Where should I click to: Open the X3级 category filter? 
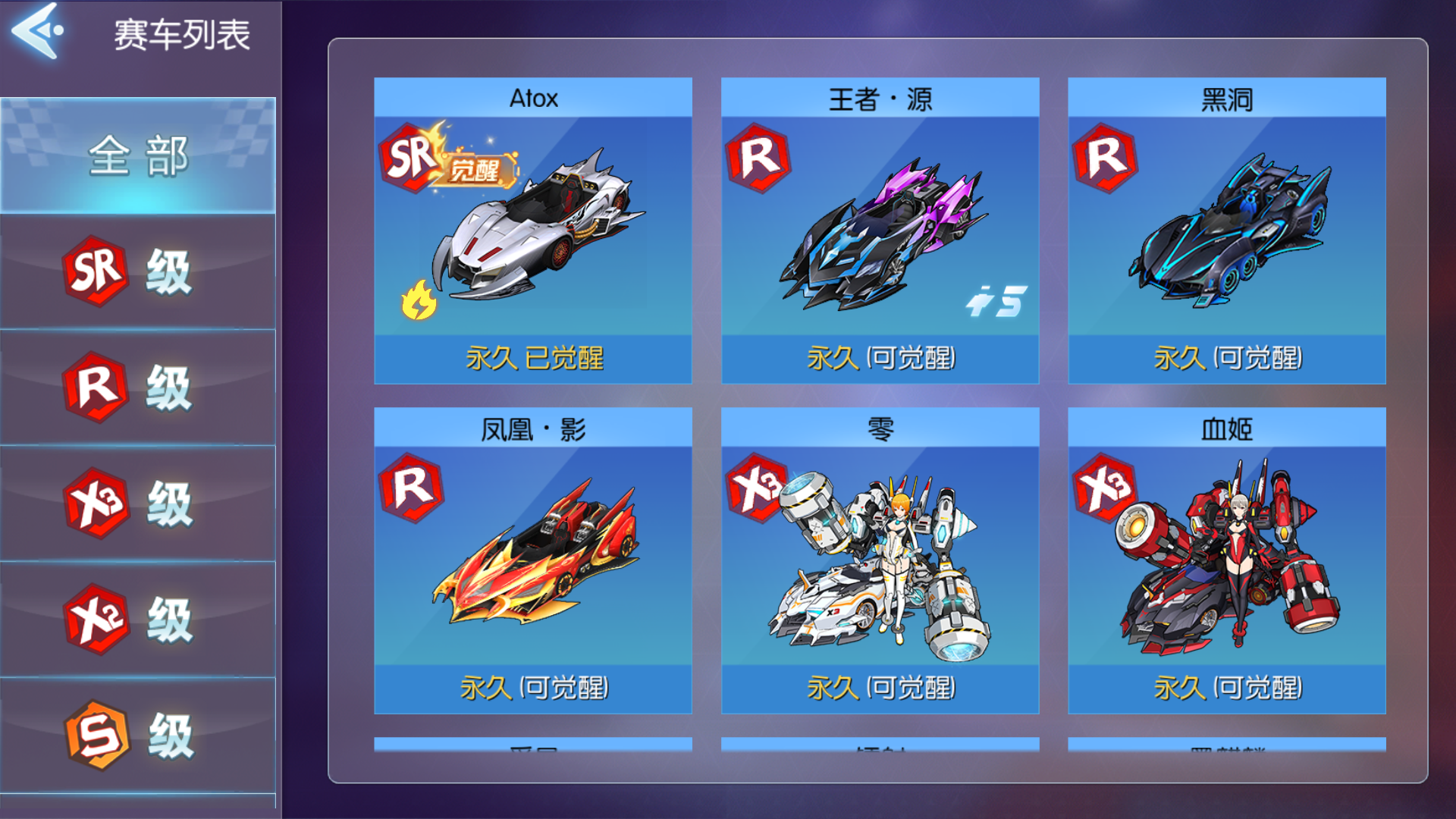pyautogui.click(x=136, y=502)
